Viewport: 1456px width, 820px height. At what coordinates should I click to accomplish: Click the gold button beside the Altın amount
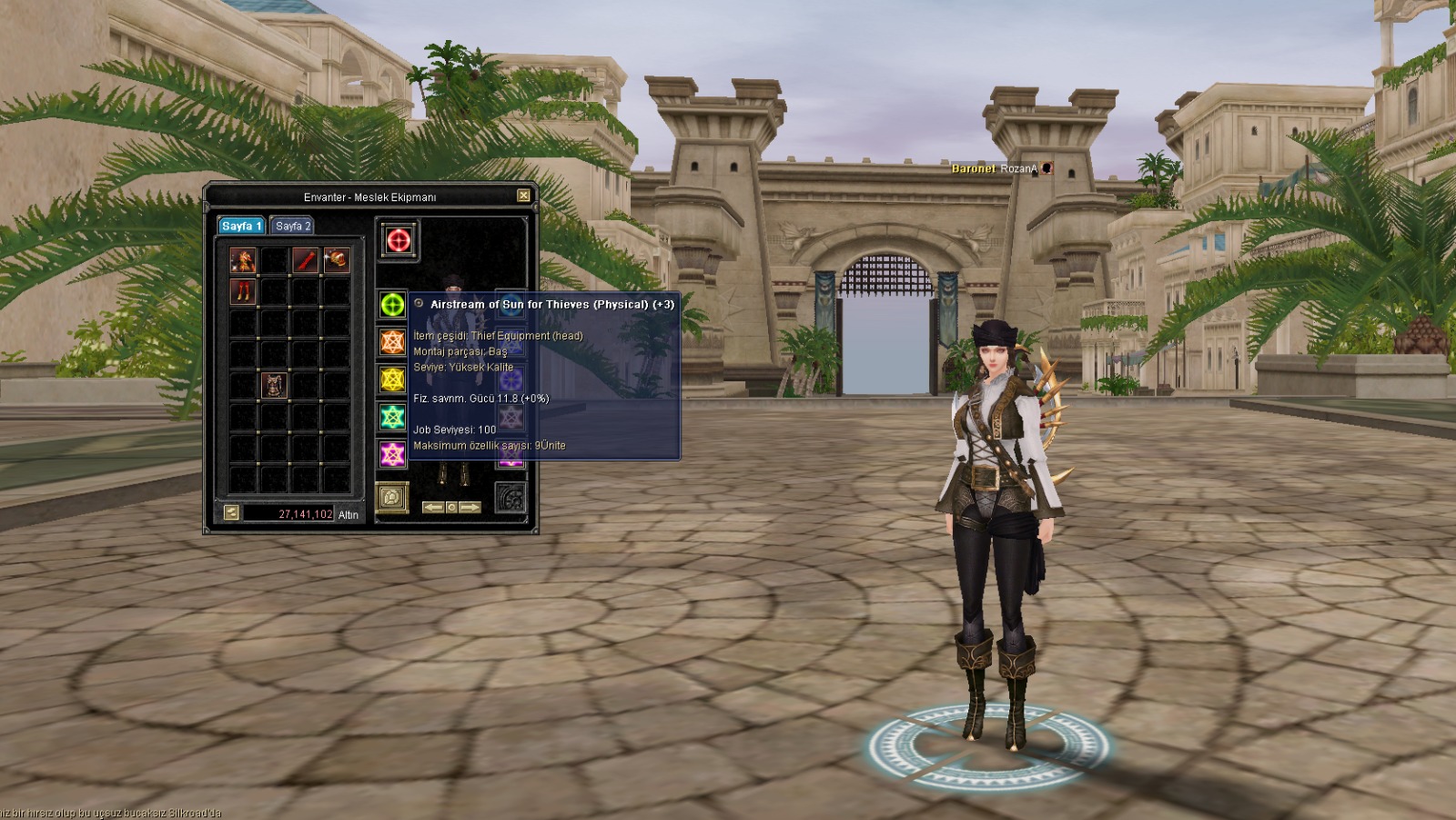[231, 513]
